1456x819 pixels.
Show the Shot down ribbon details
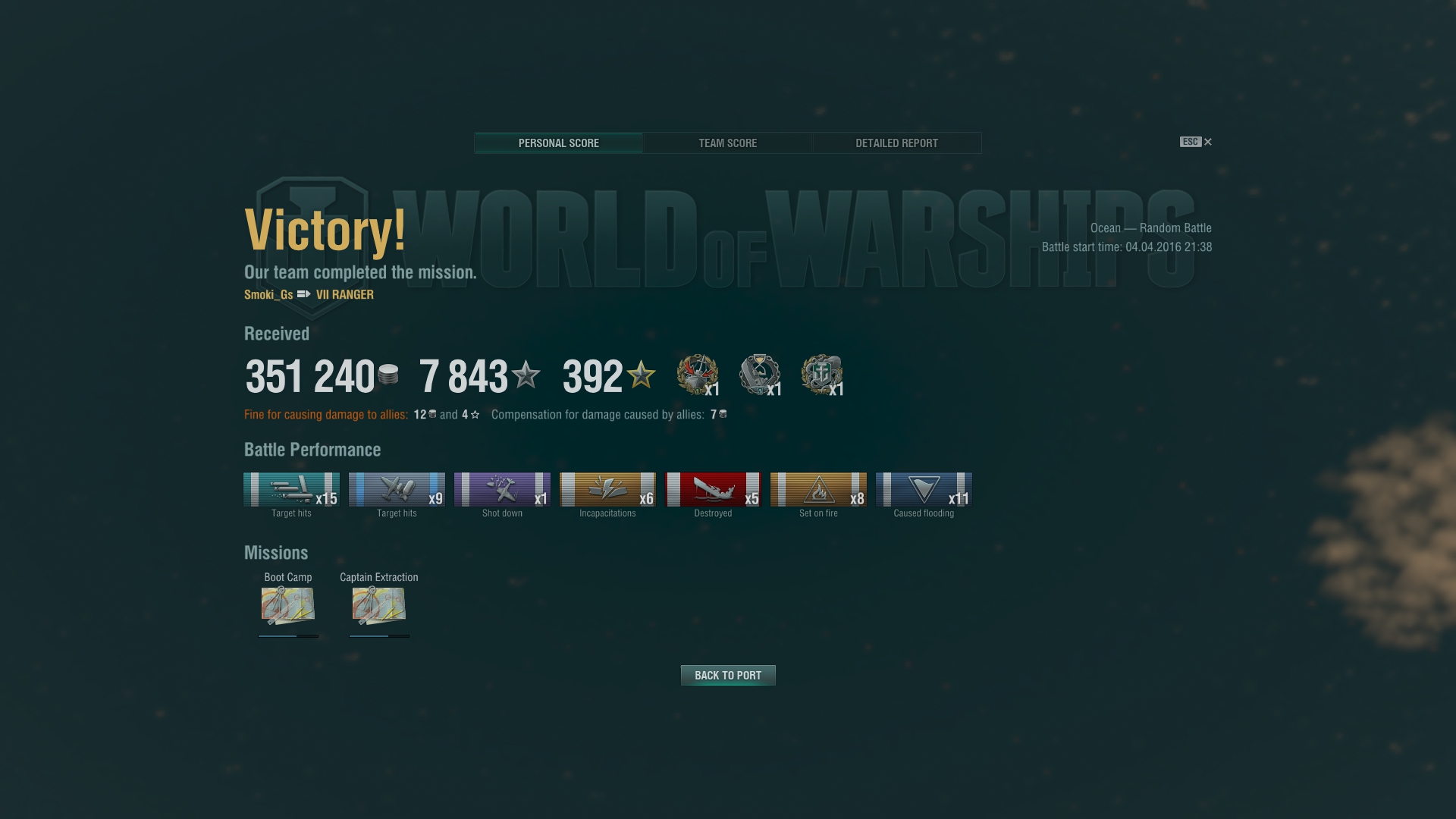pos(502,489)
